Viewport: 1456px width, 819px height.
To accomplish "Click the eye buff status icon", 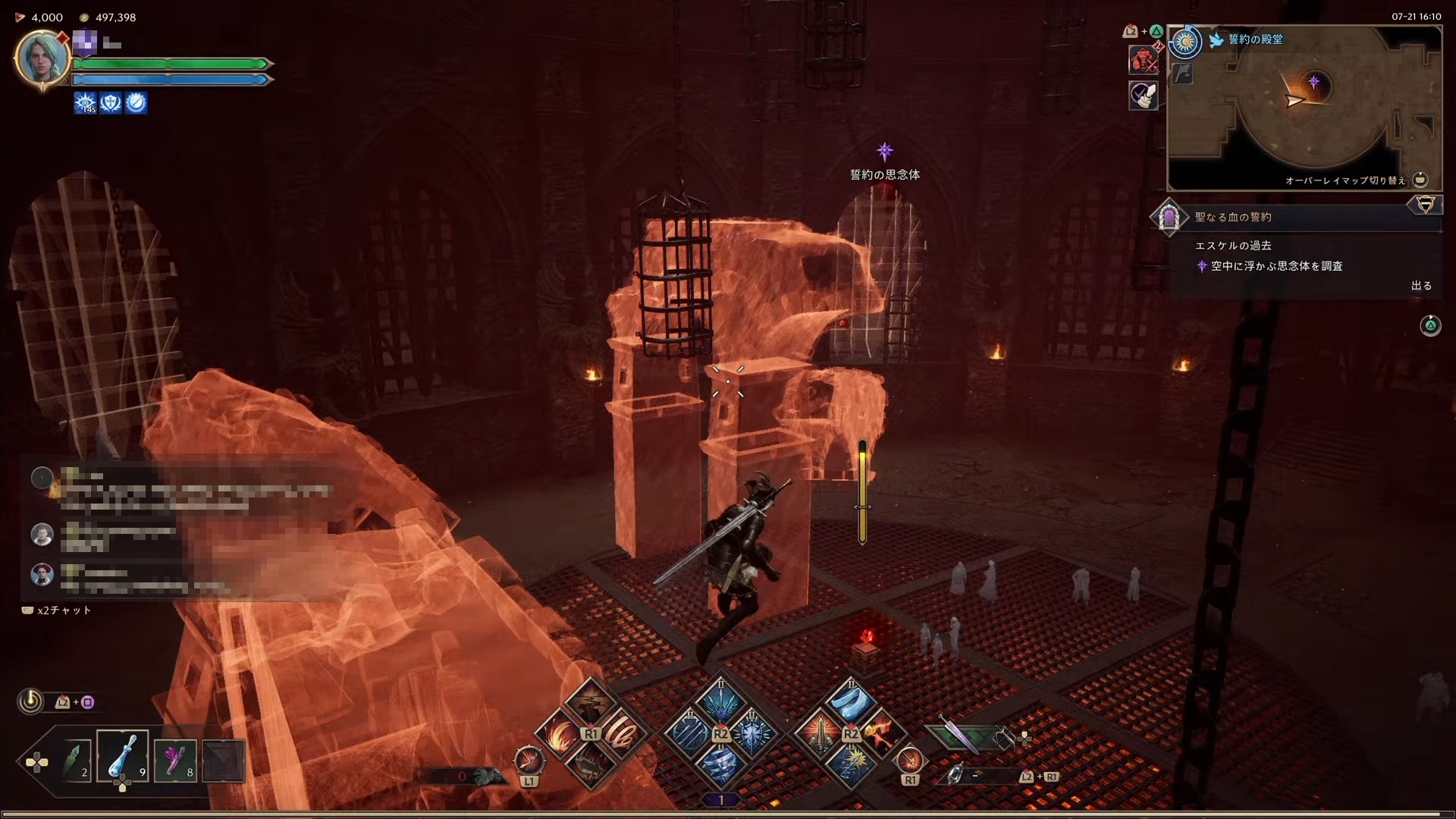I will [x=85, y=102].
